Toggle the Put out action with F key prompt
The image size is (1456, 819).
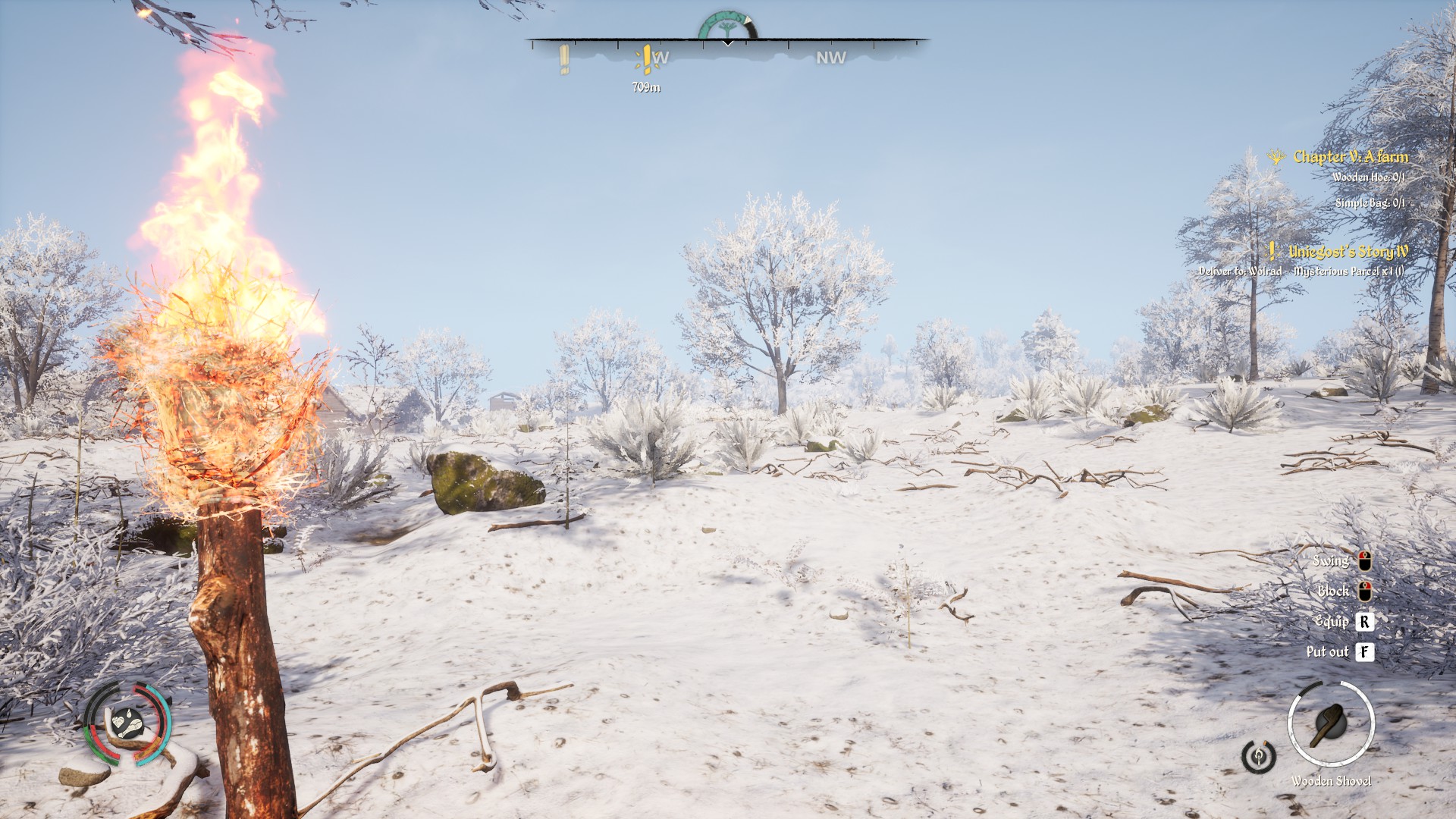[x=1366, y=651]
